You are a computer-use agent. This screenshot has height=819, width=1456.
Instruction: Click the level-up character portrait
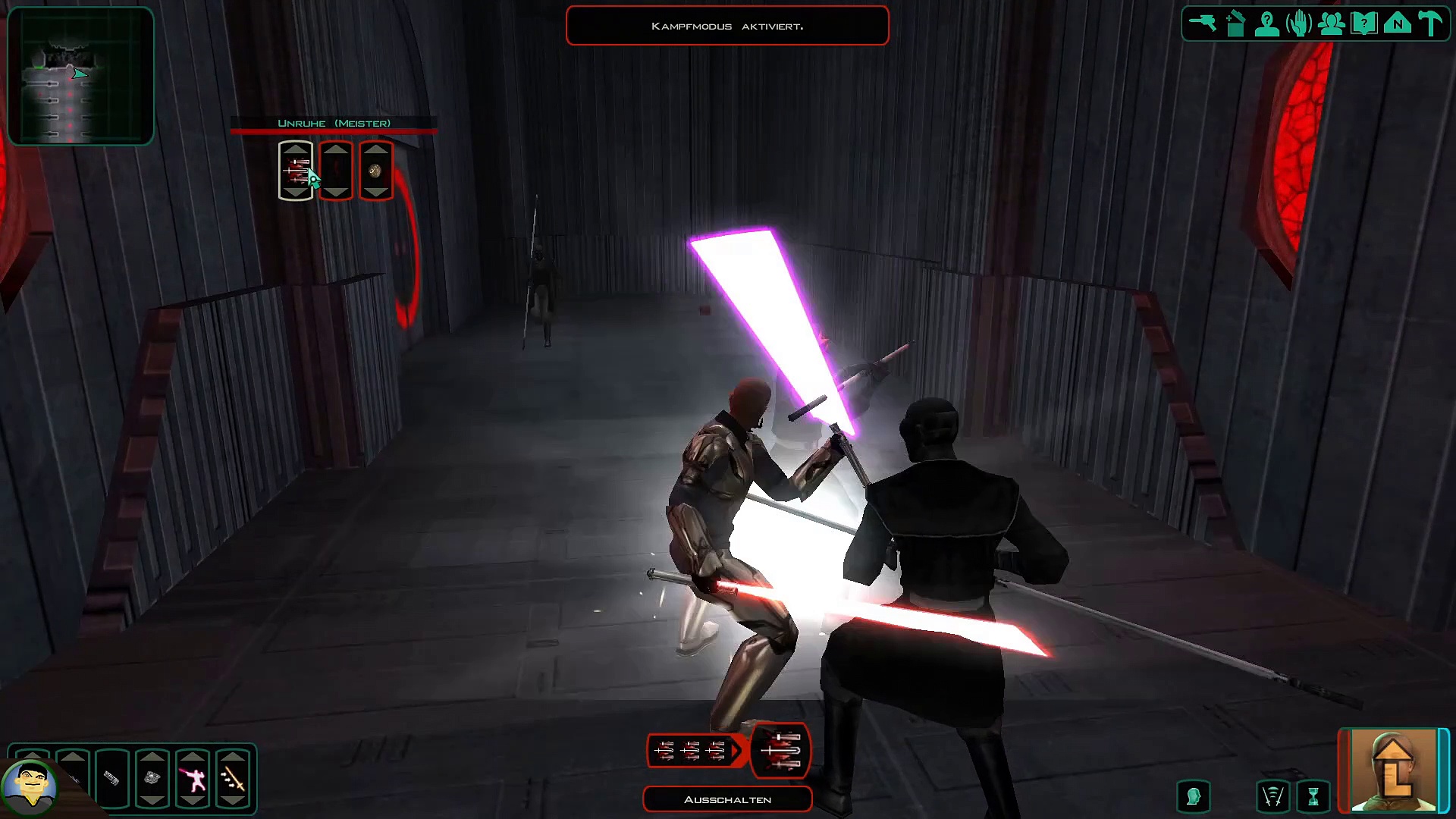(x=1393, y=770)
